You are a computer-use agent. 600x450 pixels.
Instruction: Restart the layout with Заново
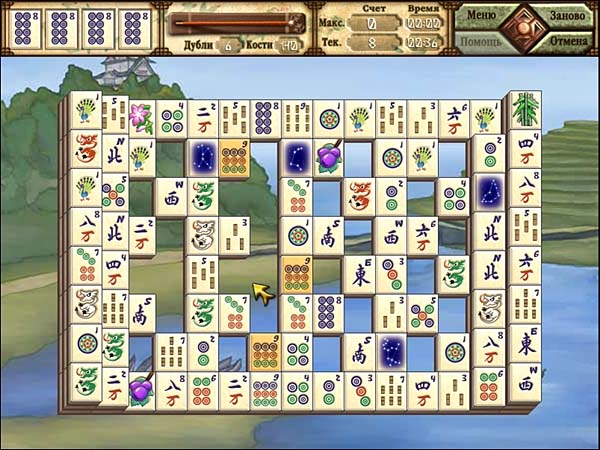click(x=567, y=16)
